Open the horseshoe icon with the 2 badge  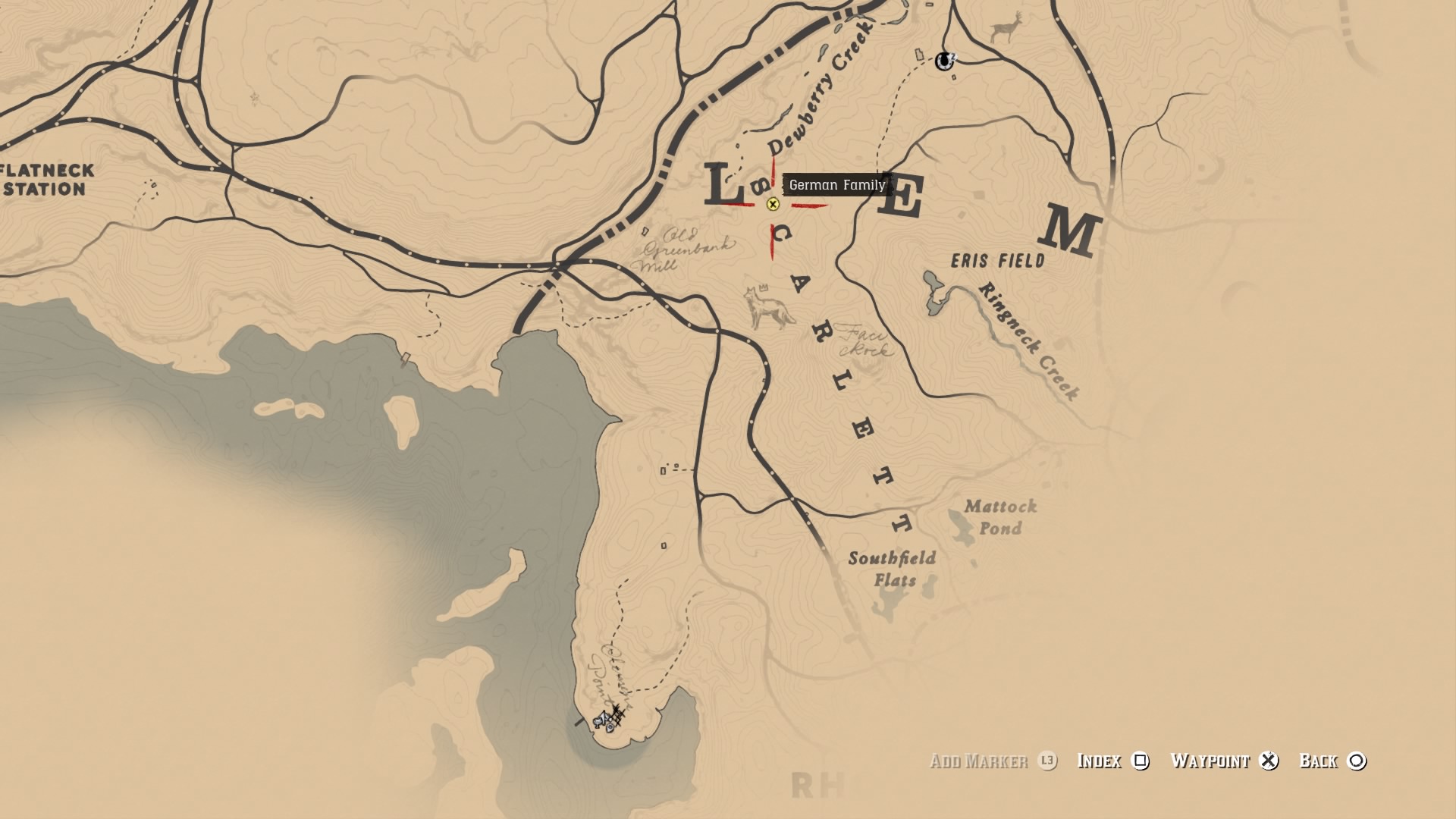[944, 61]
